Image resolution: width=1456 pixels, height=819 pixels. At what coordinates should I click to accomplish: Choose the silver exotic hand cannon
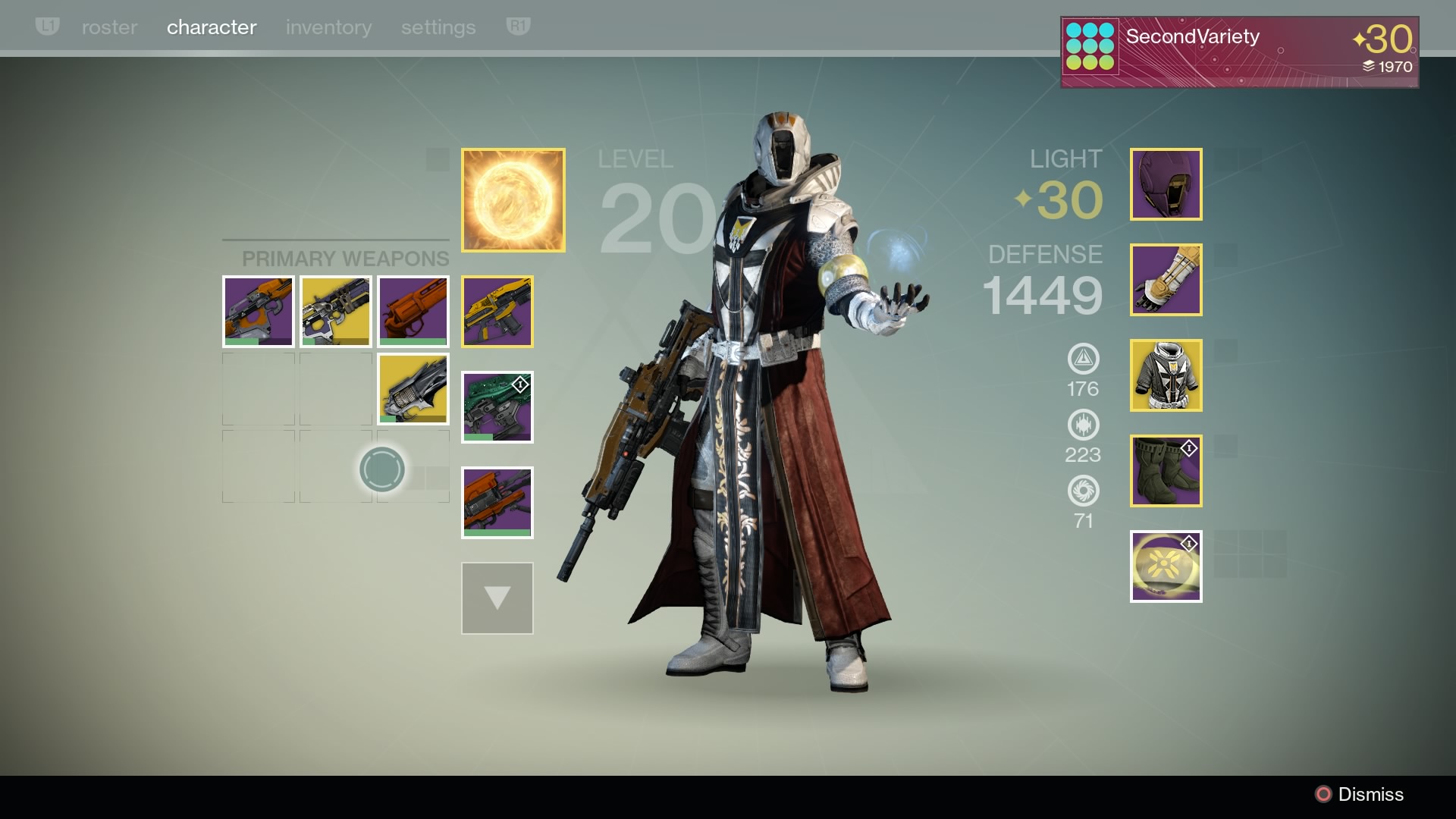pos(413,389)
